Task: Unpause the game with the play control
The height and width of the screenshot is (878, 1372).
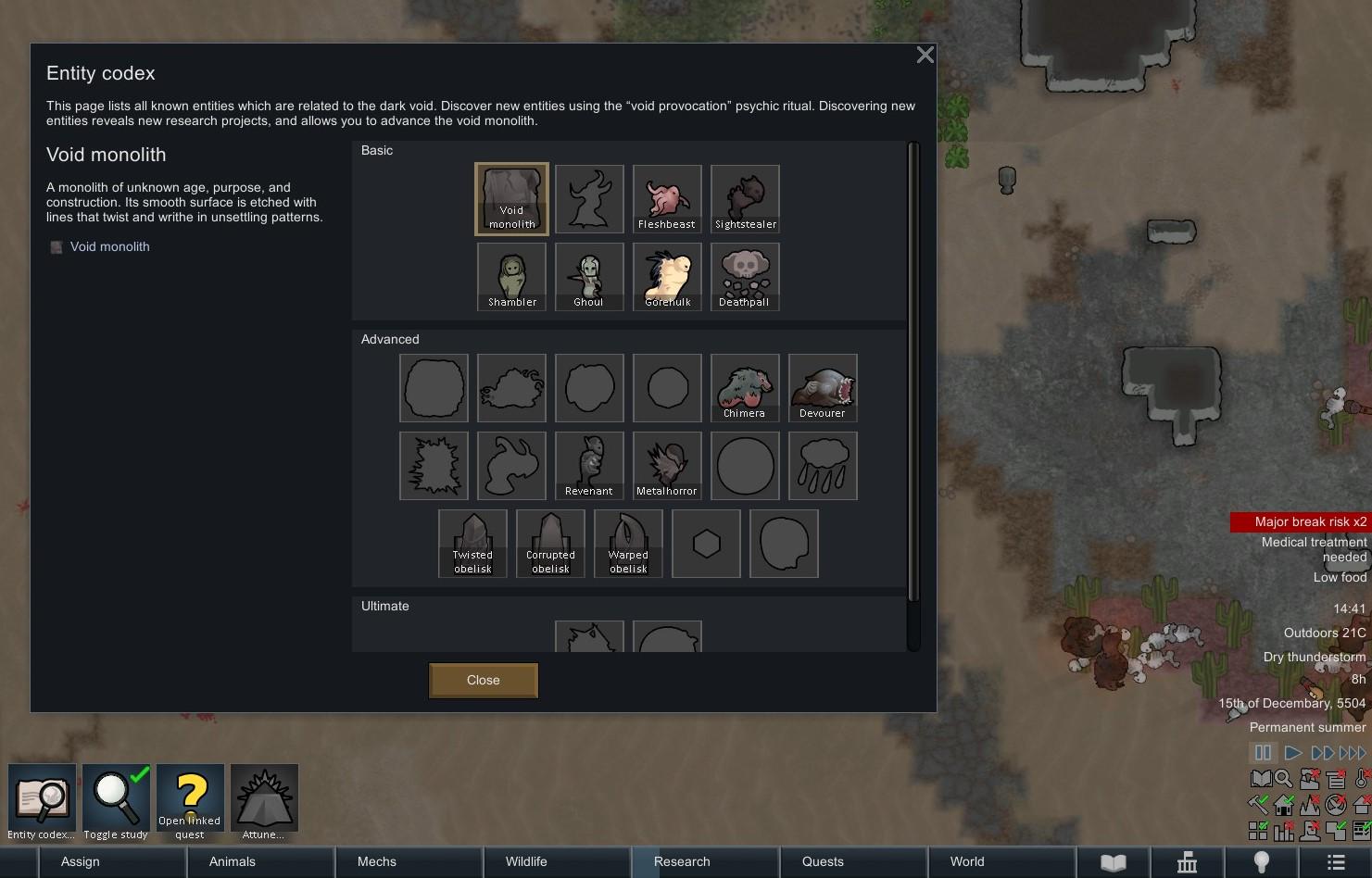Action: click(1291, 752)
